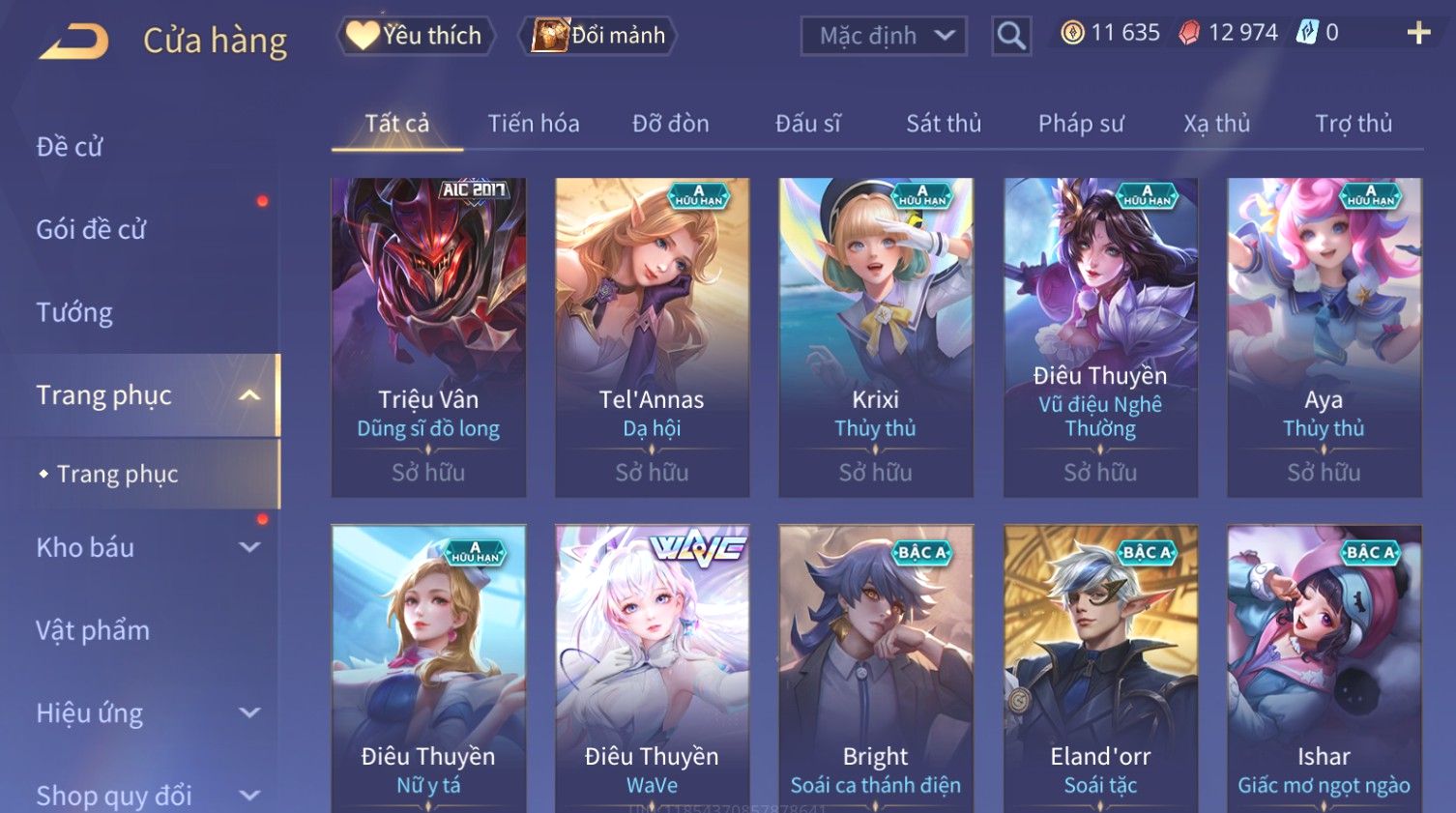This screenshot has width=1456, height=813.
Task: Open the Yêu thích favorites list
Action: [416, 36]
